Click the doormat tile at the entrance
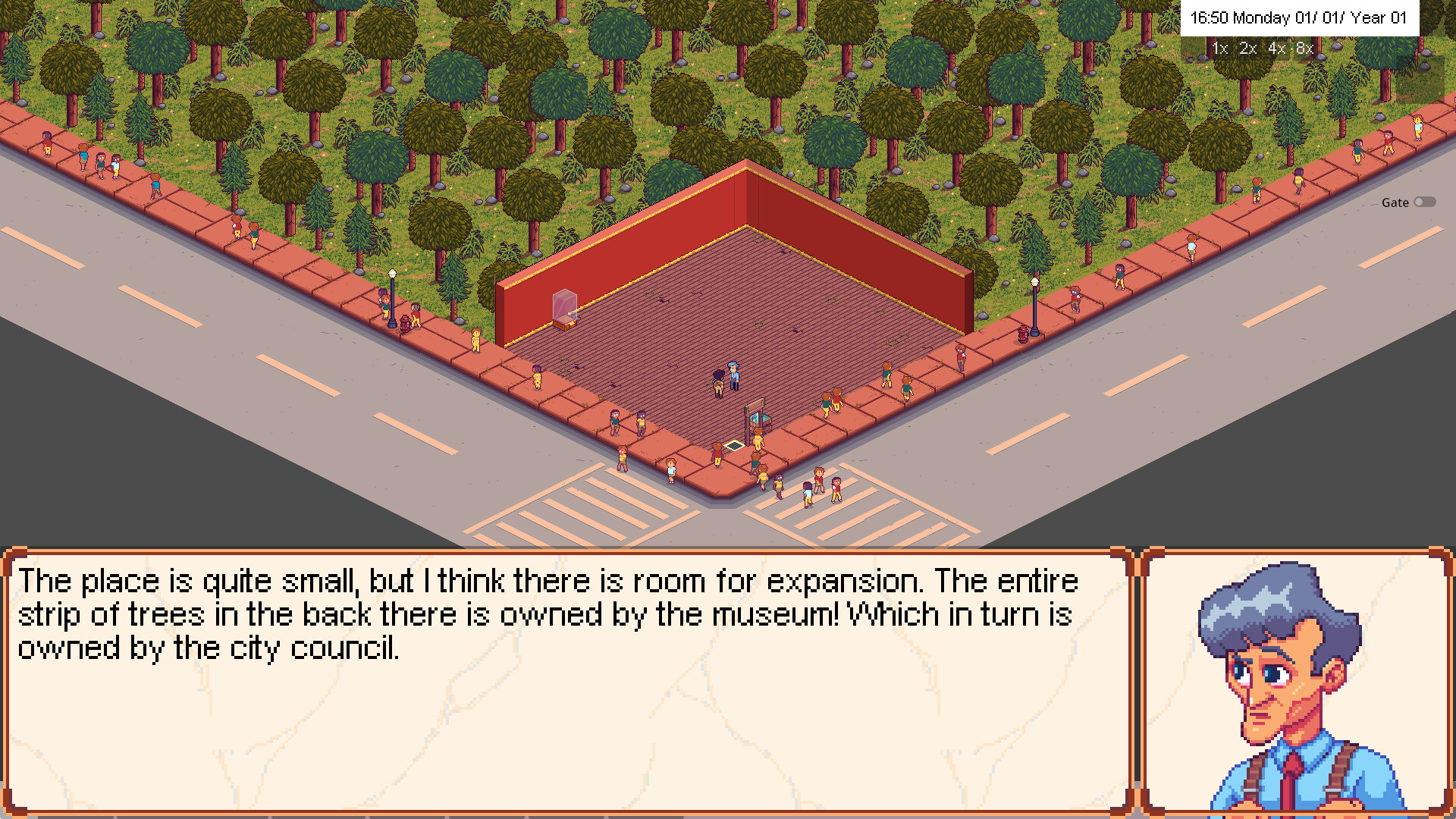 (733, 445)
